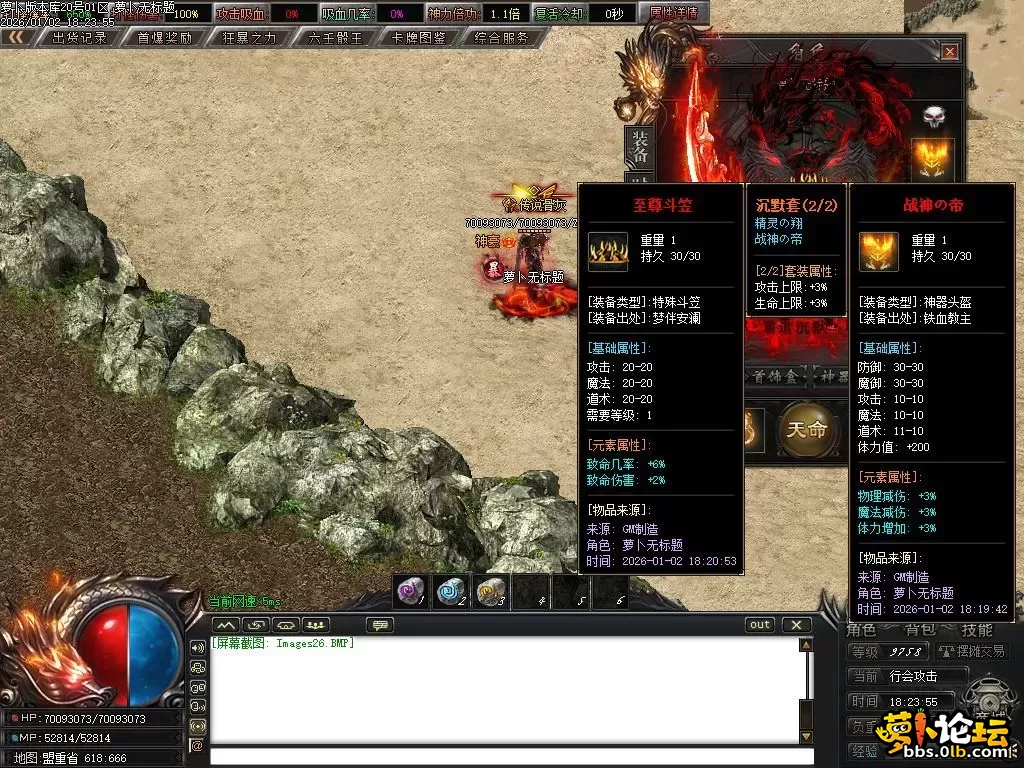Open the 六壬骰王 menu

coord(335,38)
